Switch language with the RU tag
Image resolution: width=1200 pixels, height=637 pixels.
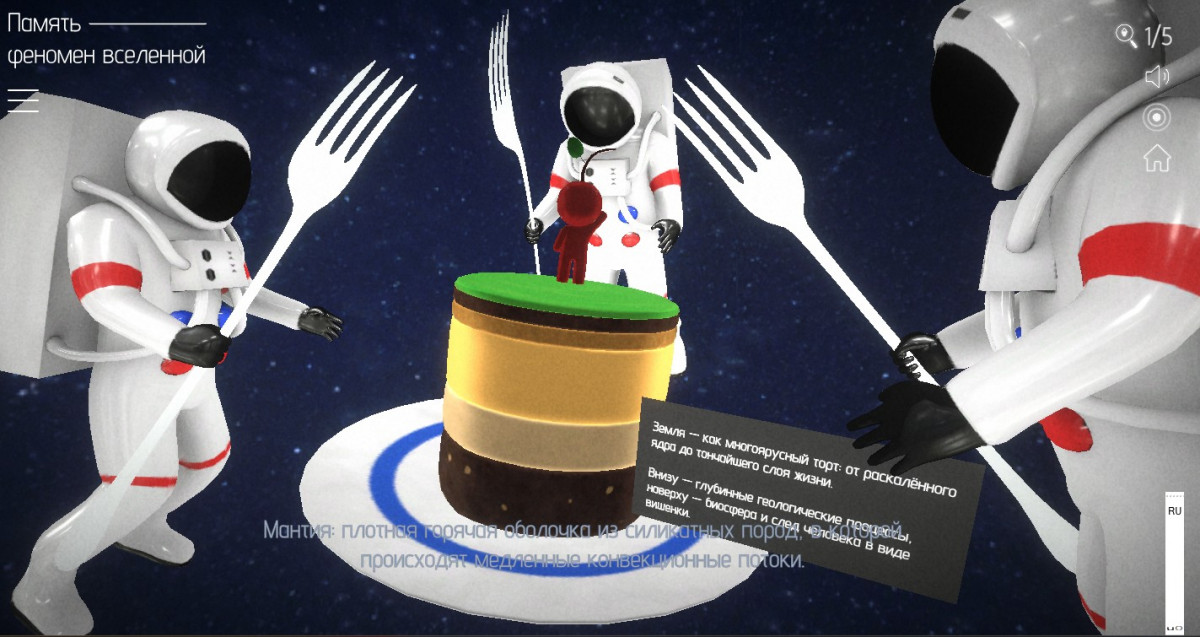(1175, 511)
